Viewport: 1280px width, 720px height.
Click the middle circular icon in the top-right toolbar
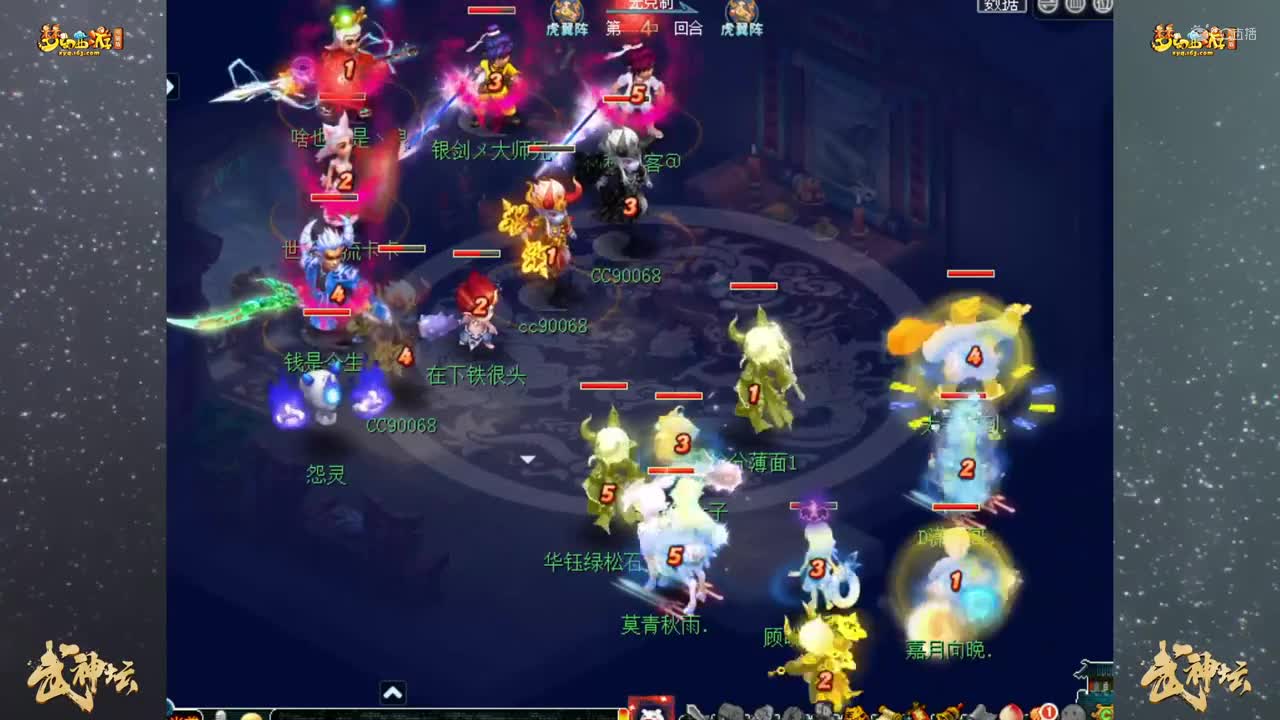click(1075, 6)
